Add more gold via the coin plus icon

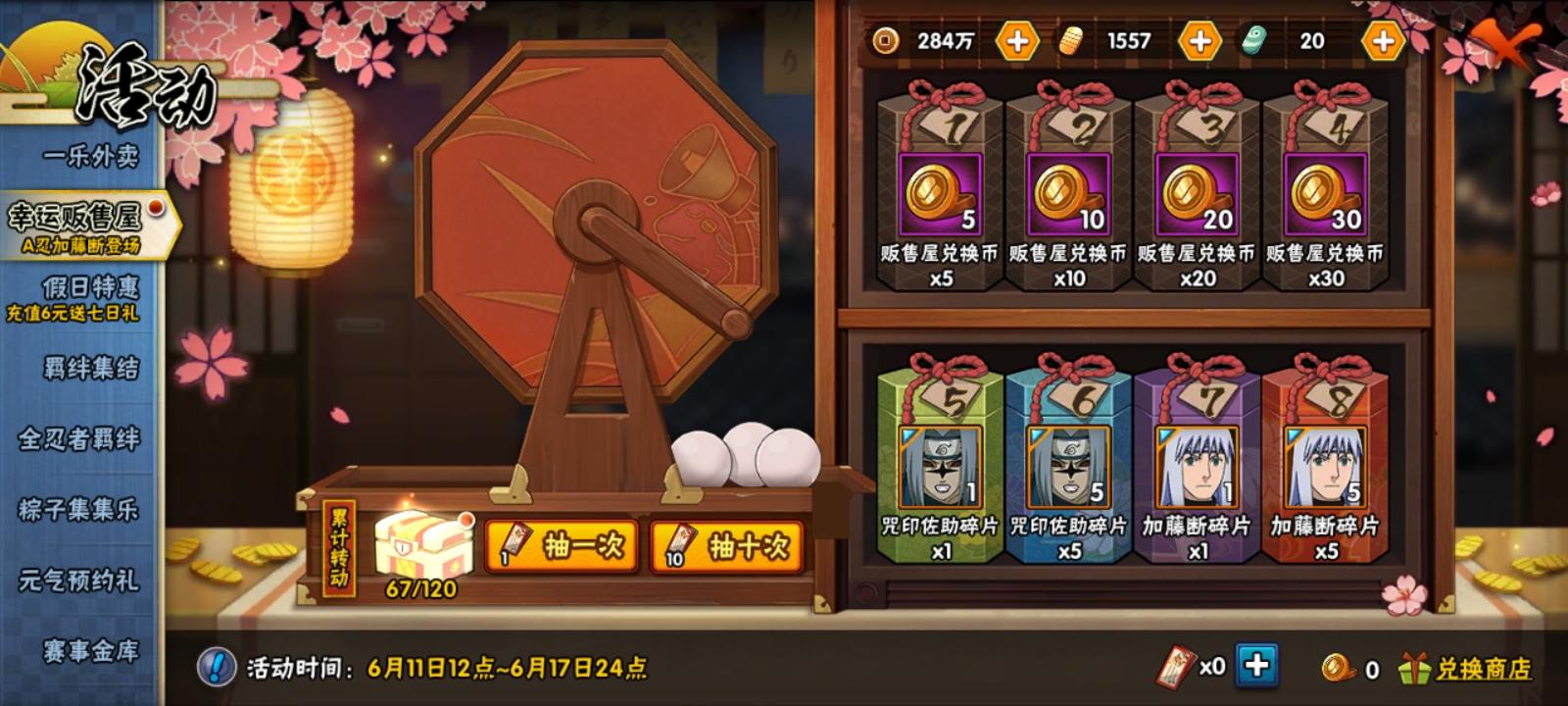pos(1018,42)
